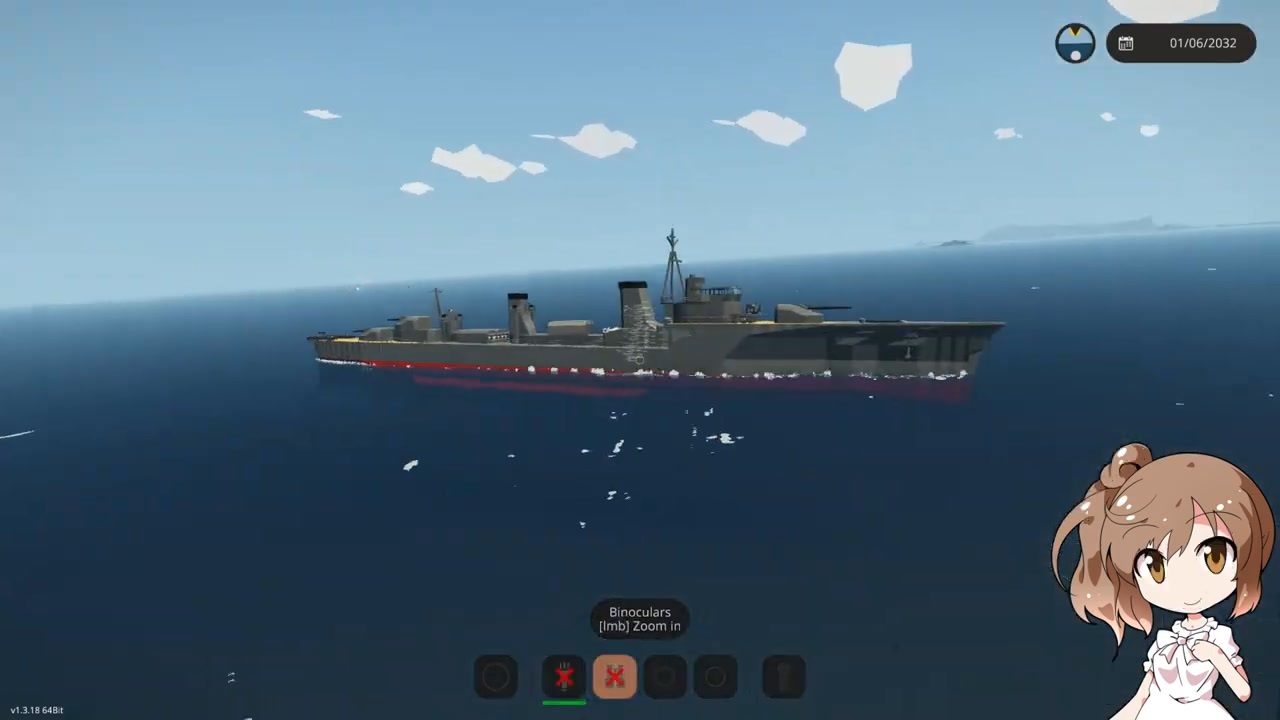Viewport: 1280px width, 720px height.
Task: Click the green durability bar under the flare slot
Action: point(565,703)
